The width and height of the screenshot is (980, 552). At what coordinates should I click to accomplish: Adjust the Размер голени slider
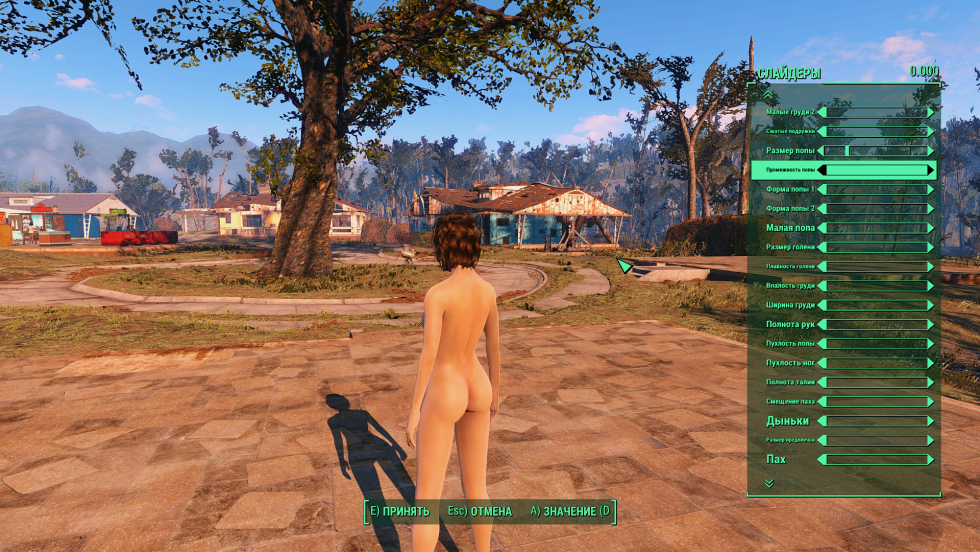877,247
